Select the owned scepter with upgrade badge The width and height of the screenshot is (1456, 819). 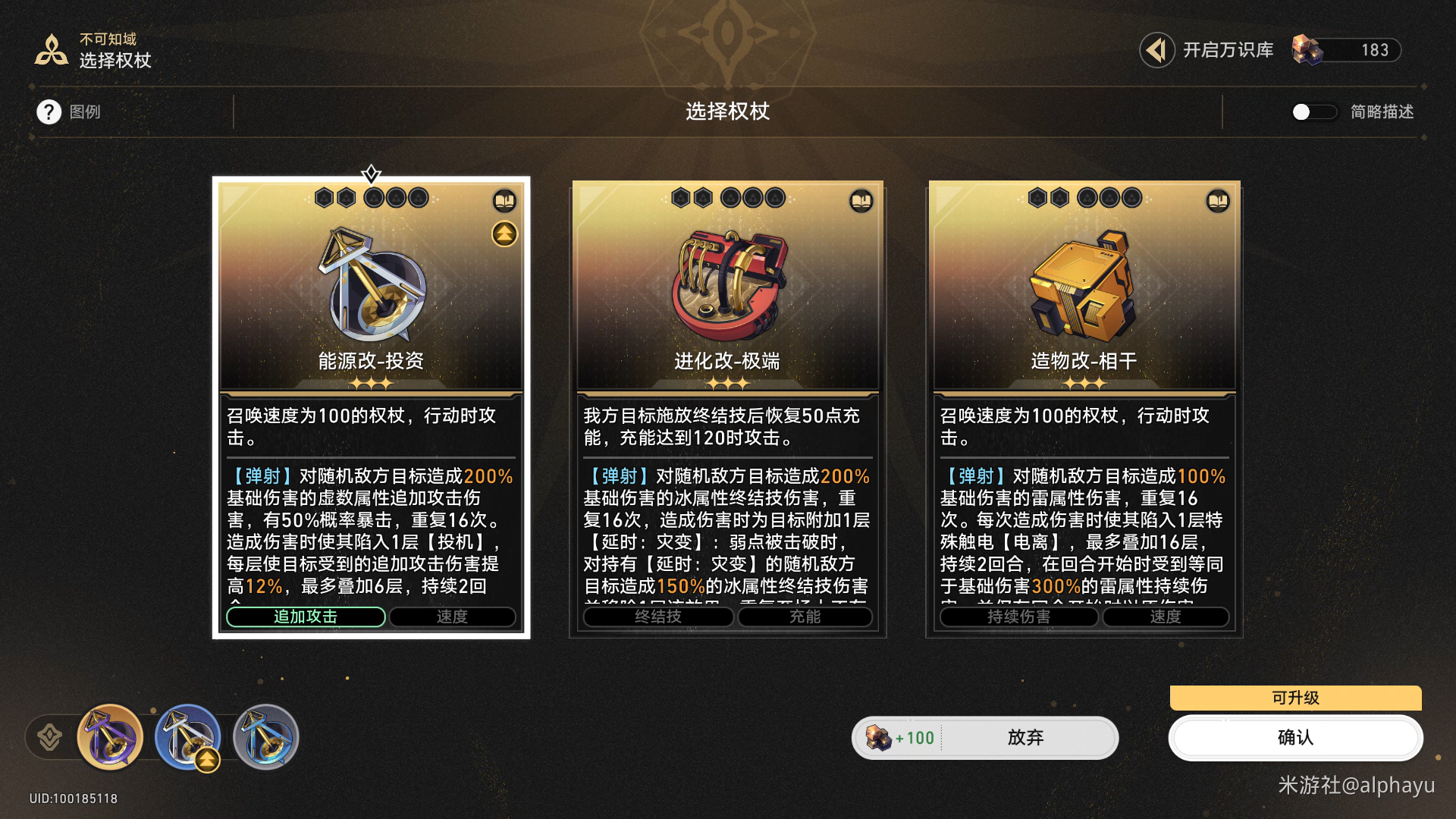click(x=187, y=737)
